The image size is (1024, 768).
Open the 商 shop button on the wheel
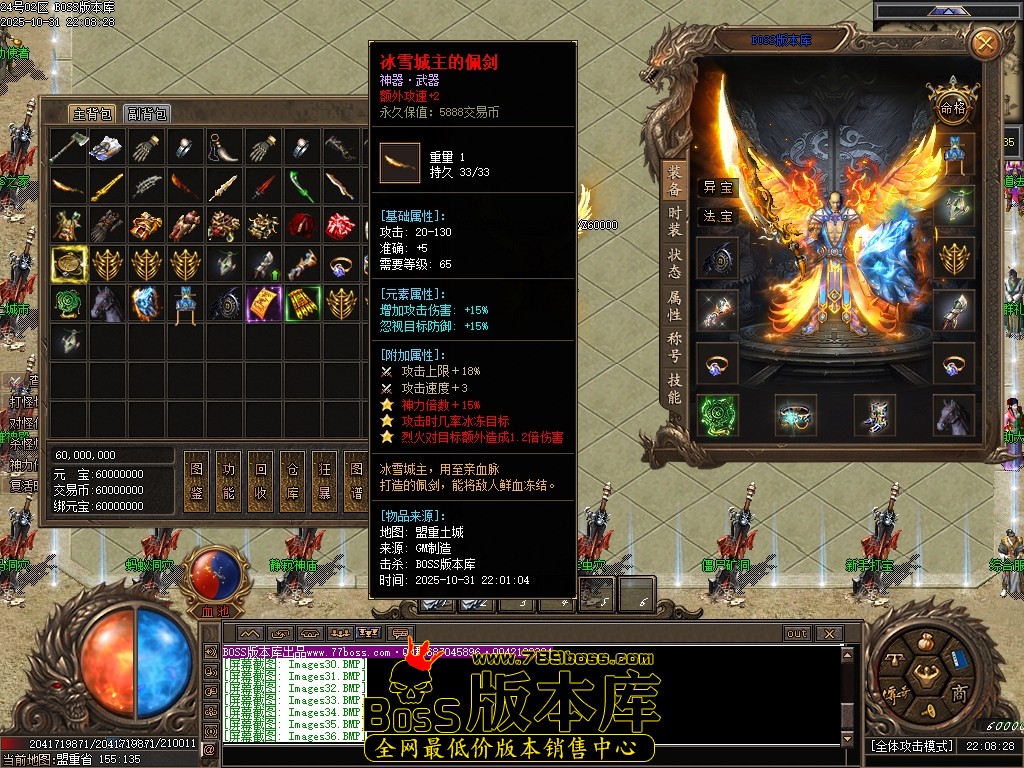tap(958, 694)
